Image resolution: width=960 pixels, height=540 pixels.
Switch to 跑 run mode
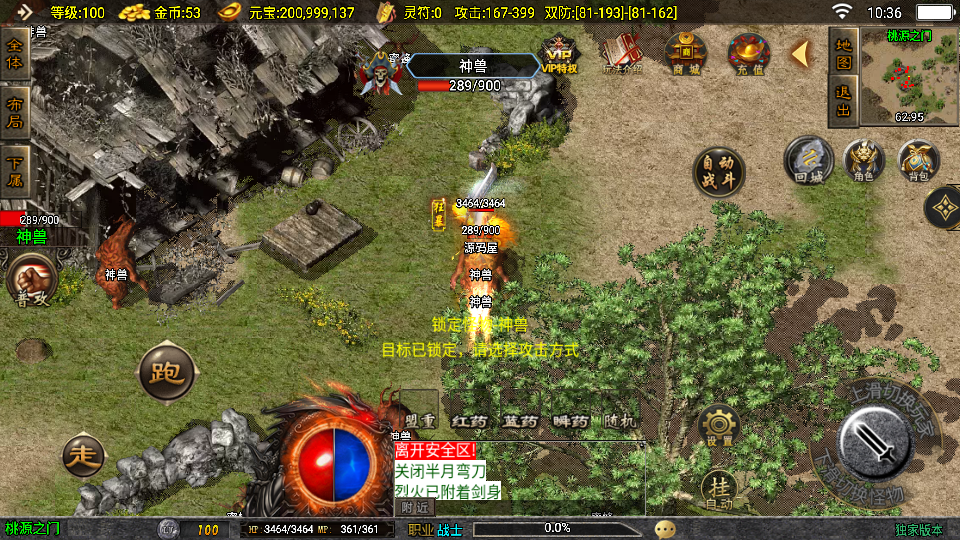[165, 373]
